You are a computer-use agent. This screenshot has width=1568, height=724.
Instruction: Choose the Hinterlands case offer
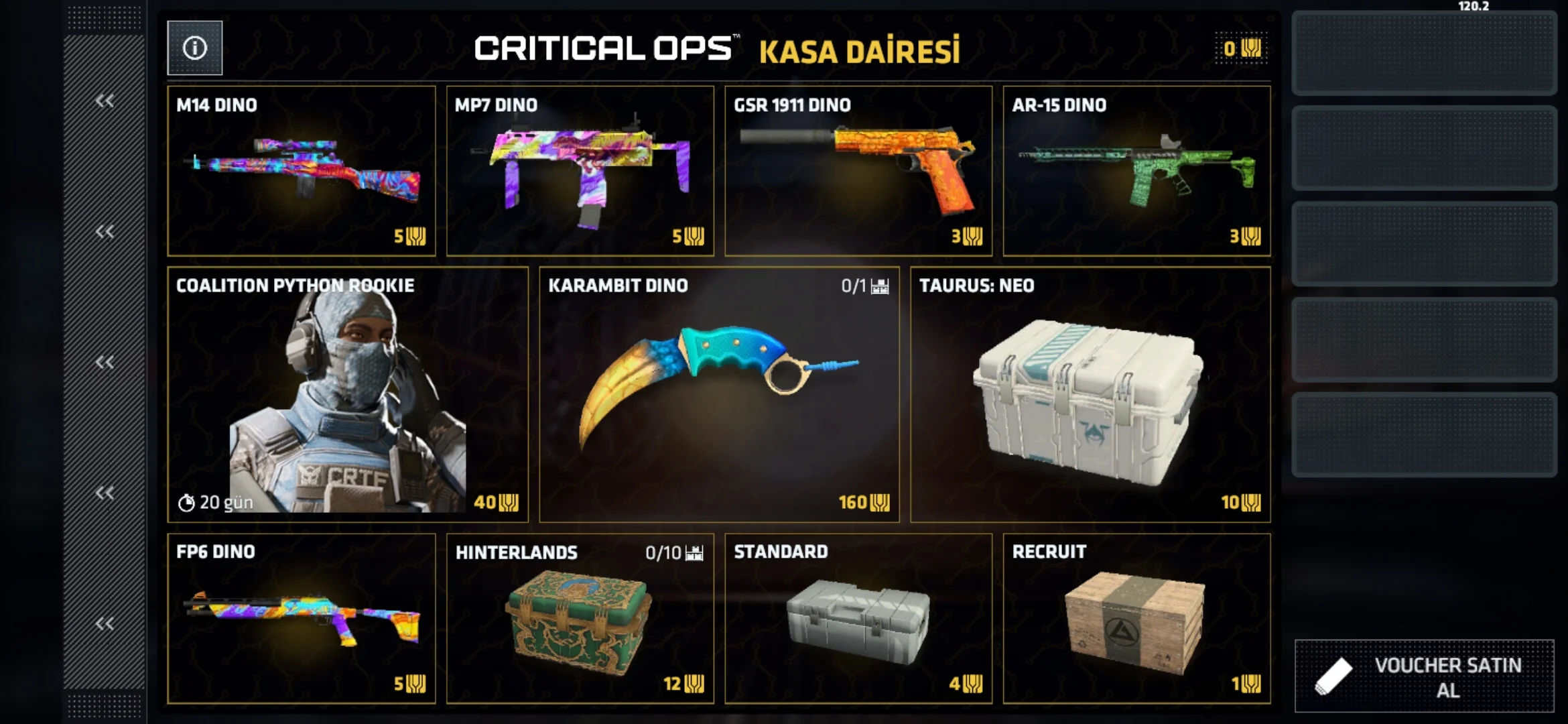tap(580, 618)
